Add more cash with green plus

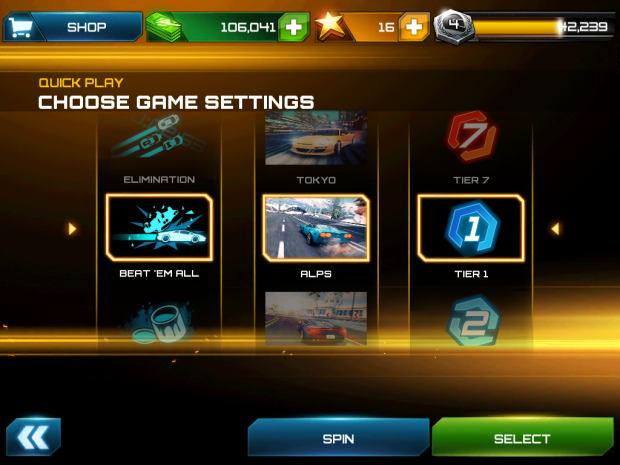tap(293, 27)
